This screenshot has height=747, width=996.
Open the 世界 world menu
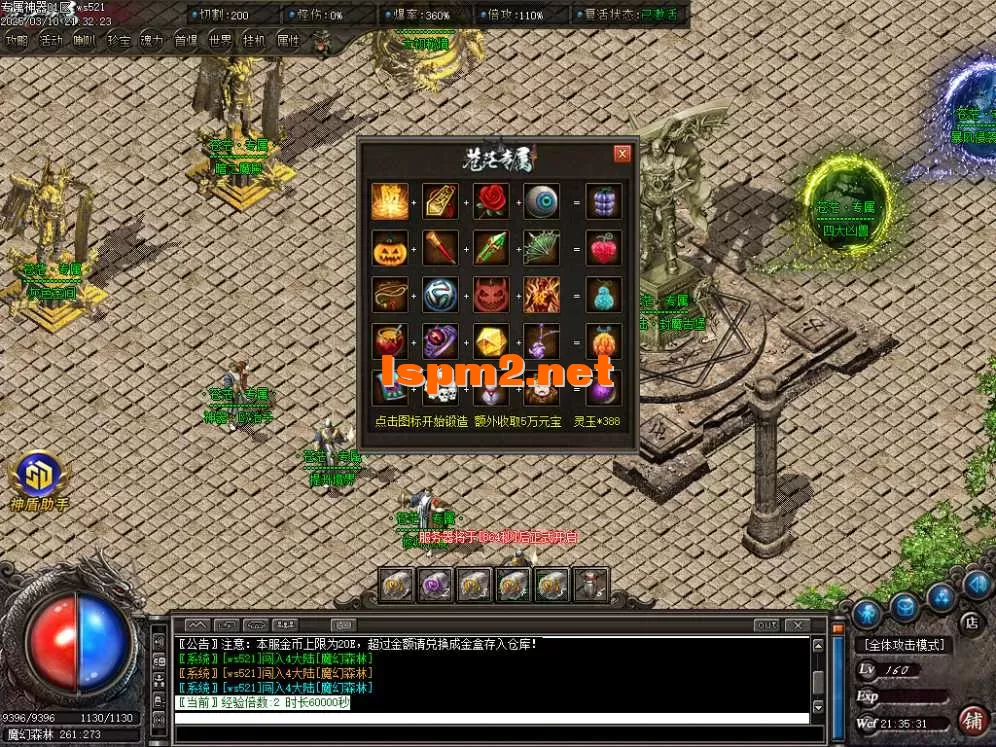point(220,41)
